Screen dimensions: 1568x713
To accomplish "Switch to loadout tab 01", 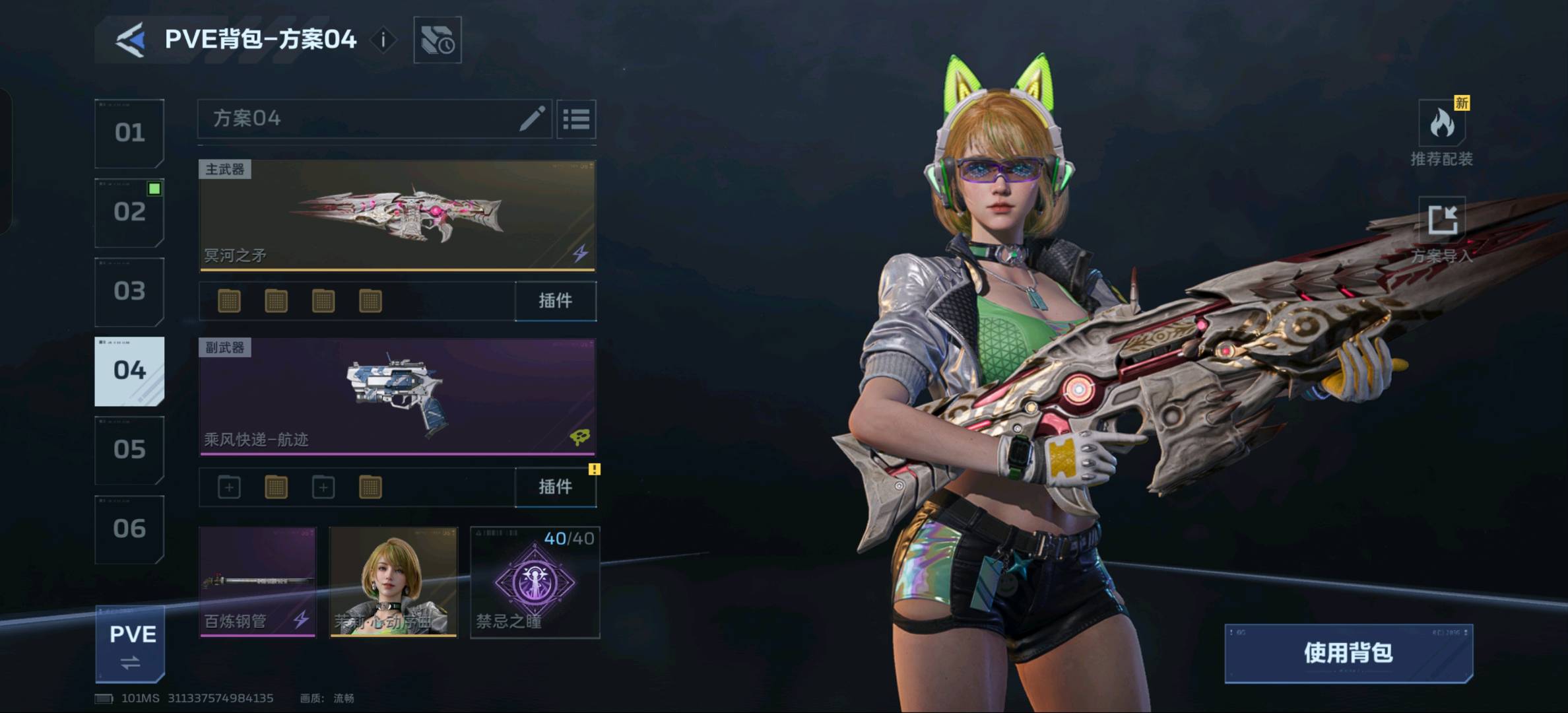I will pyautogui.click(x=129, y=133).
